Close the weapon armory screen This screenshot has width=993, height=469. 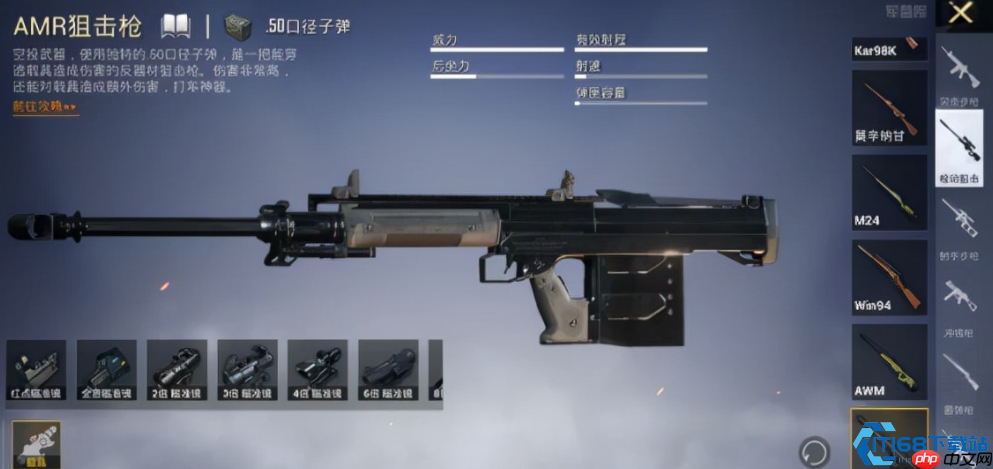click(960, 14)
